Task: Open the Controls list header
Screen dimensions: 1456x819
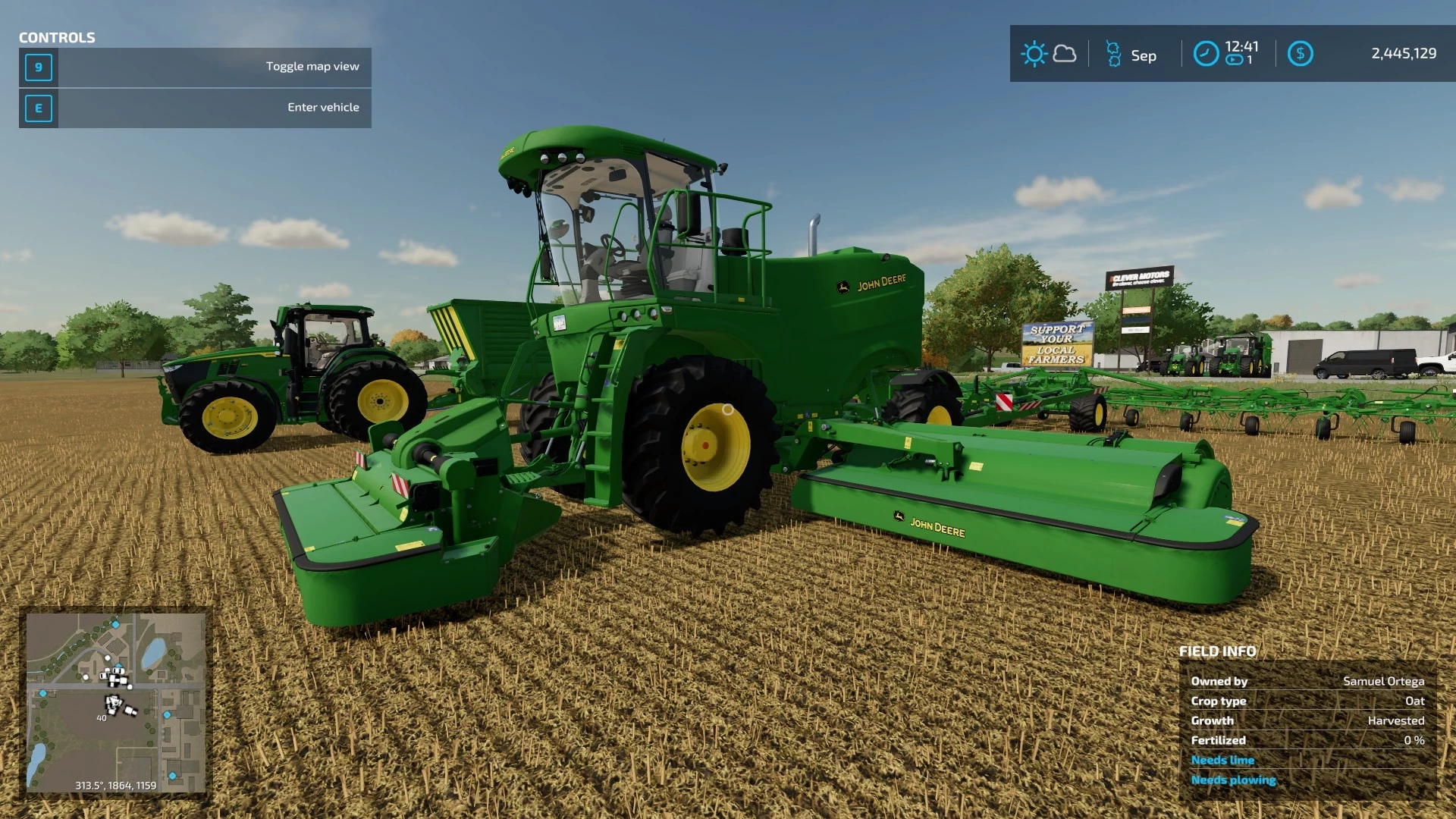Action: (x=57, y=36)
